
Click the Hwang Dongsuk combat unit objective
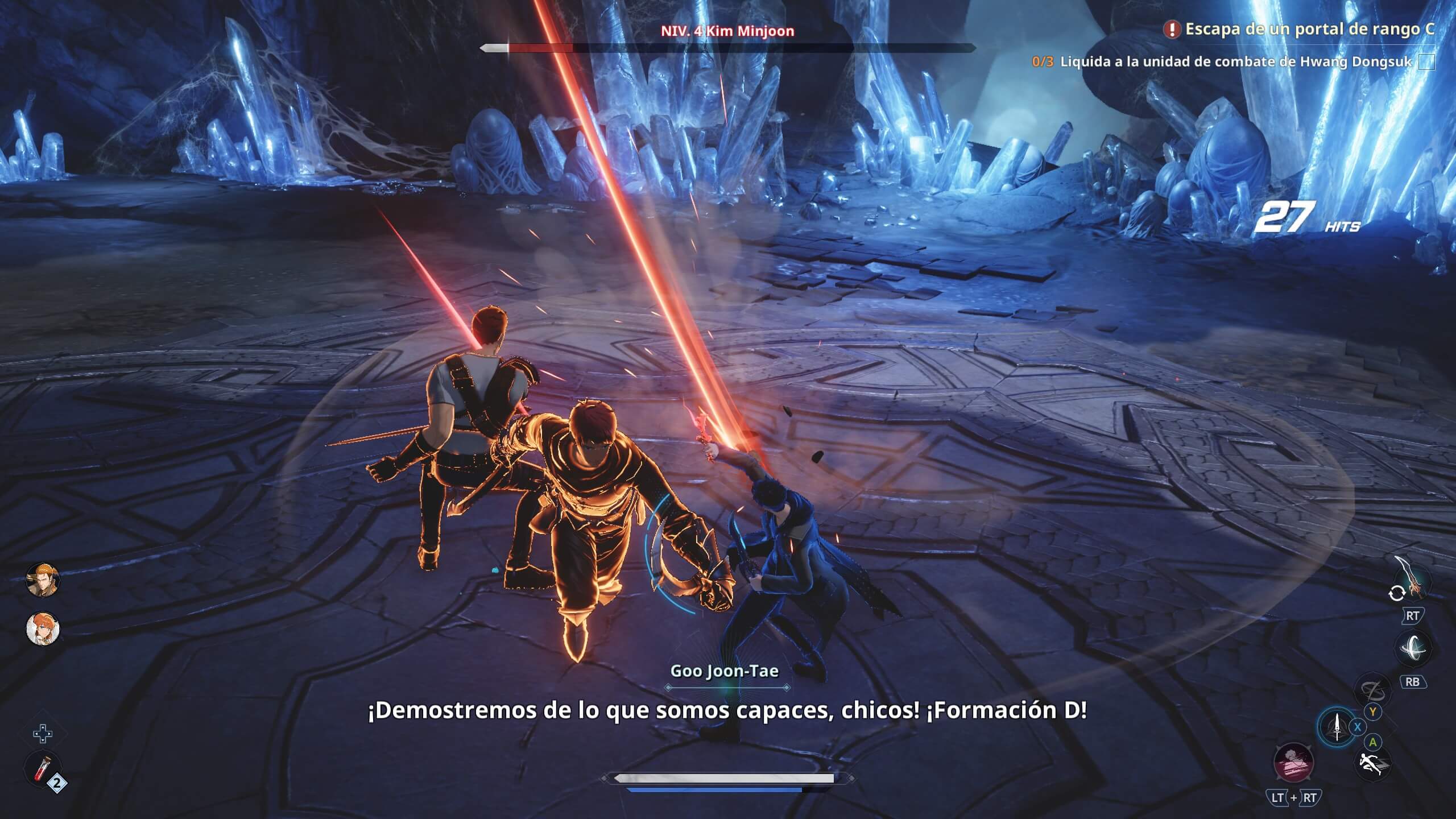(x=1235, y=61)
